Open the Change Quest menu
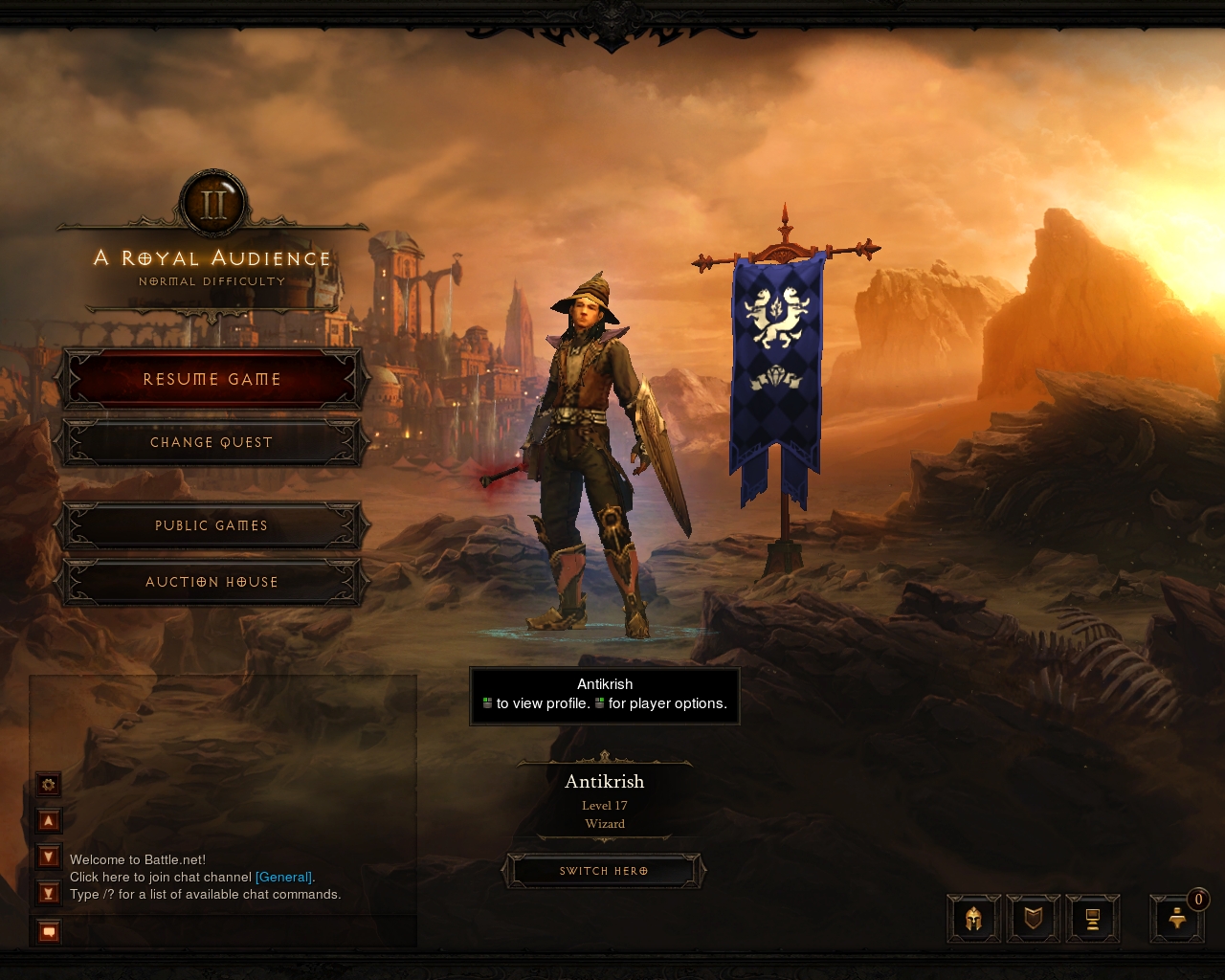Screen dimensions: 1225x980 tap(212, 442)
